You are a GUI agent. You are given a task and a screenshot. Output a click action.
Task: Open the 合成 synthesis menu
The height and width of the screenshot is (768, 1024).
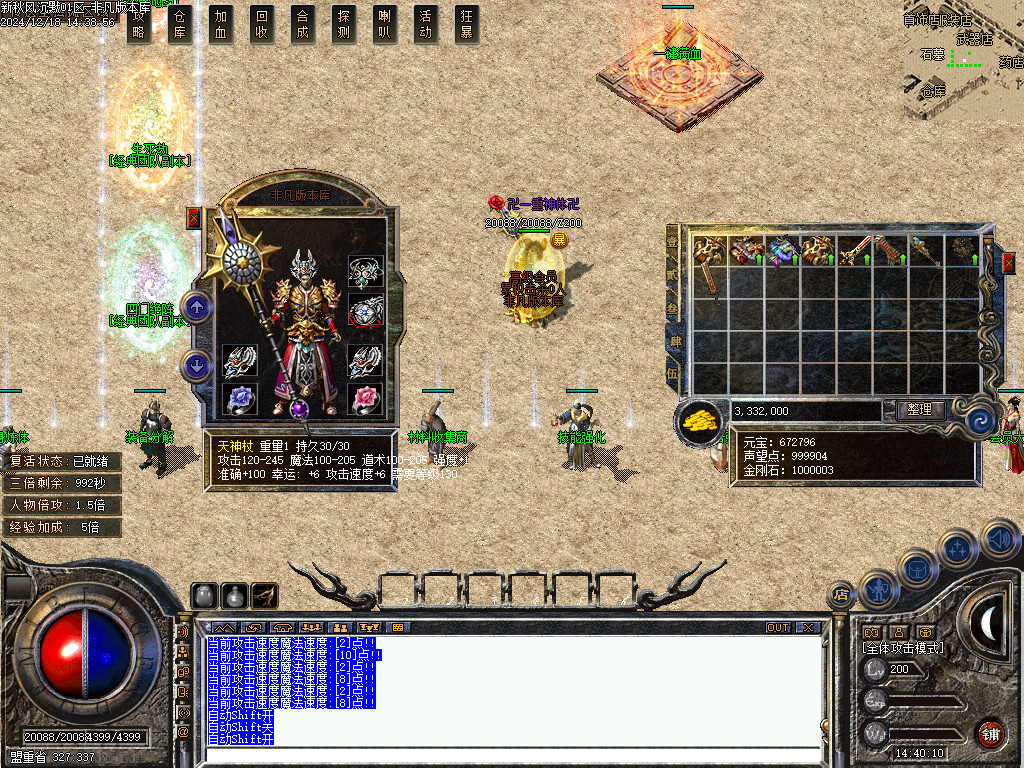click(303, 24)
